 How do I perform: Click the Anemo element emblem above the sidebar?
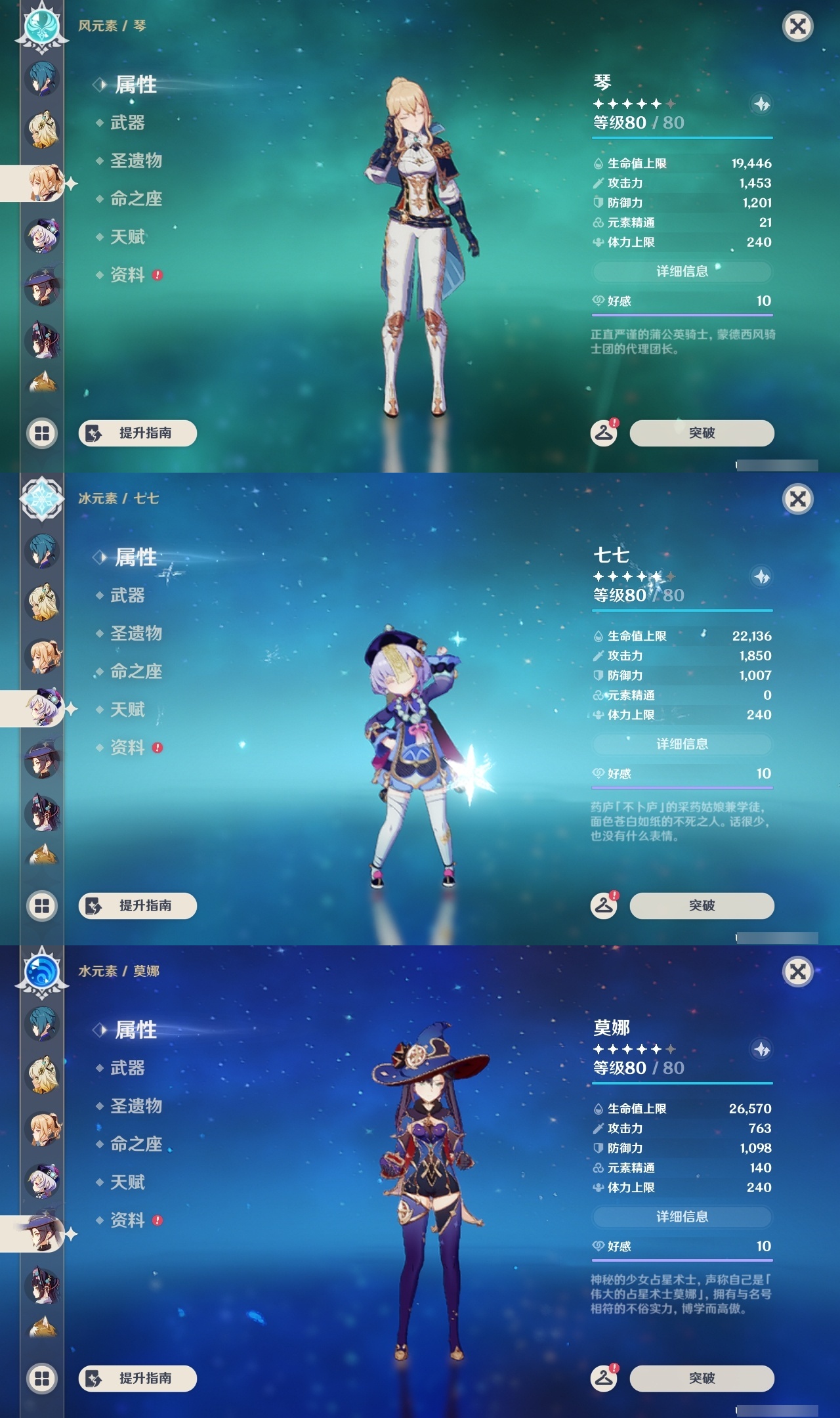(41, 26)
